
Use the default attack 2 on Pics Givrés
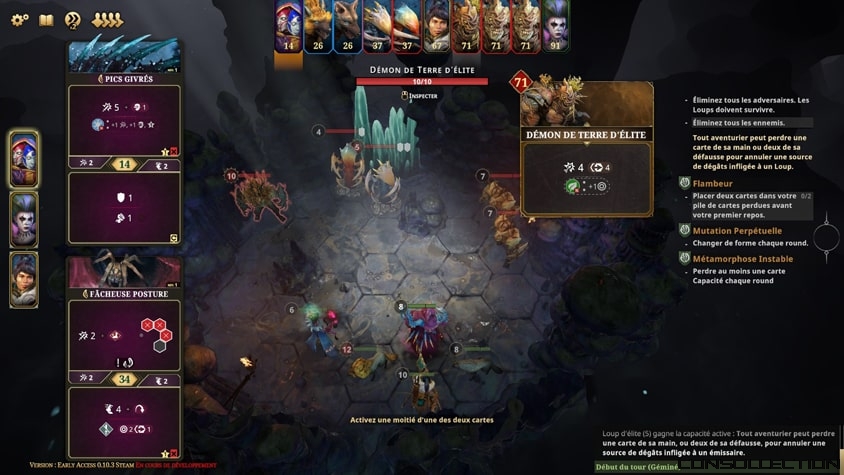tap(84, 163)
